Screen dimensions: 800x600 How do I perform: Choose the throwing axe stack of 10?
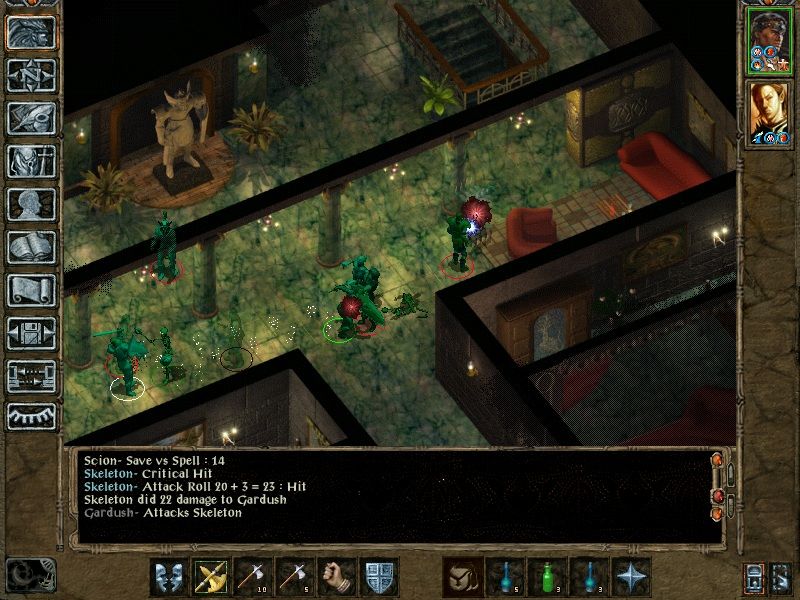252,577
